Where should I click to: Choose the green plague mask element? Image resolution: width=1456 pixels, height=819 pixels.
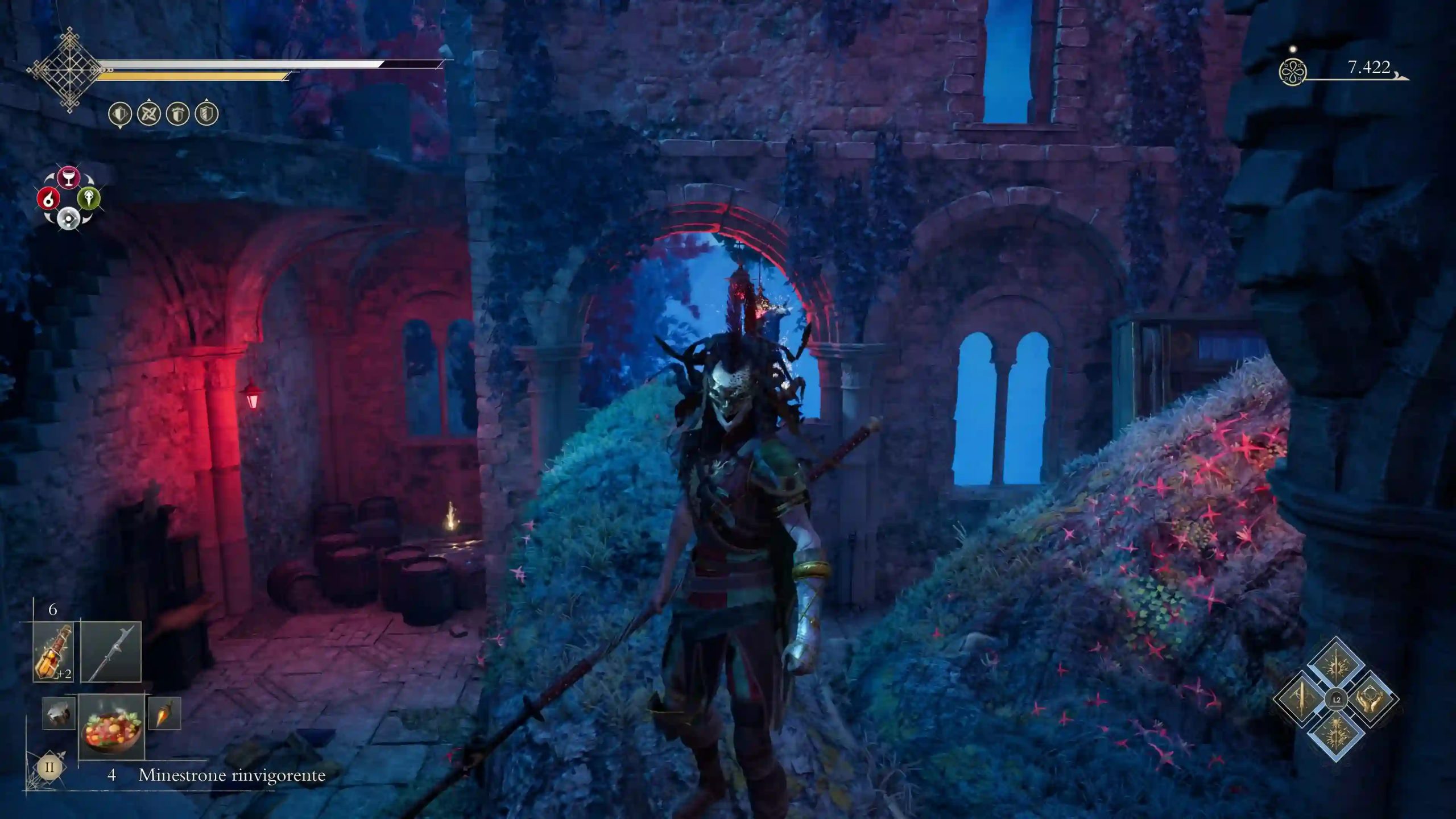pos(89,198)
